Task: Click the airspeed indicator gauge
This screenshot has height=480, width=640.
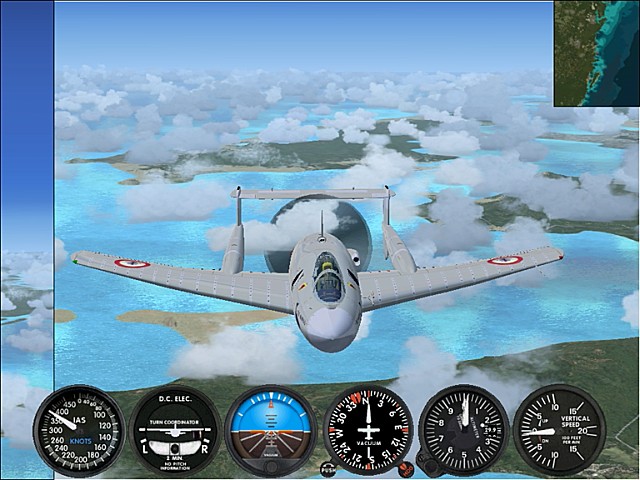Action: click(x=78, y=429)
